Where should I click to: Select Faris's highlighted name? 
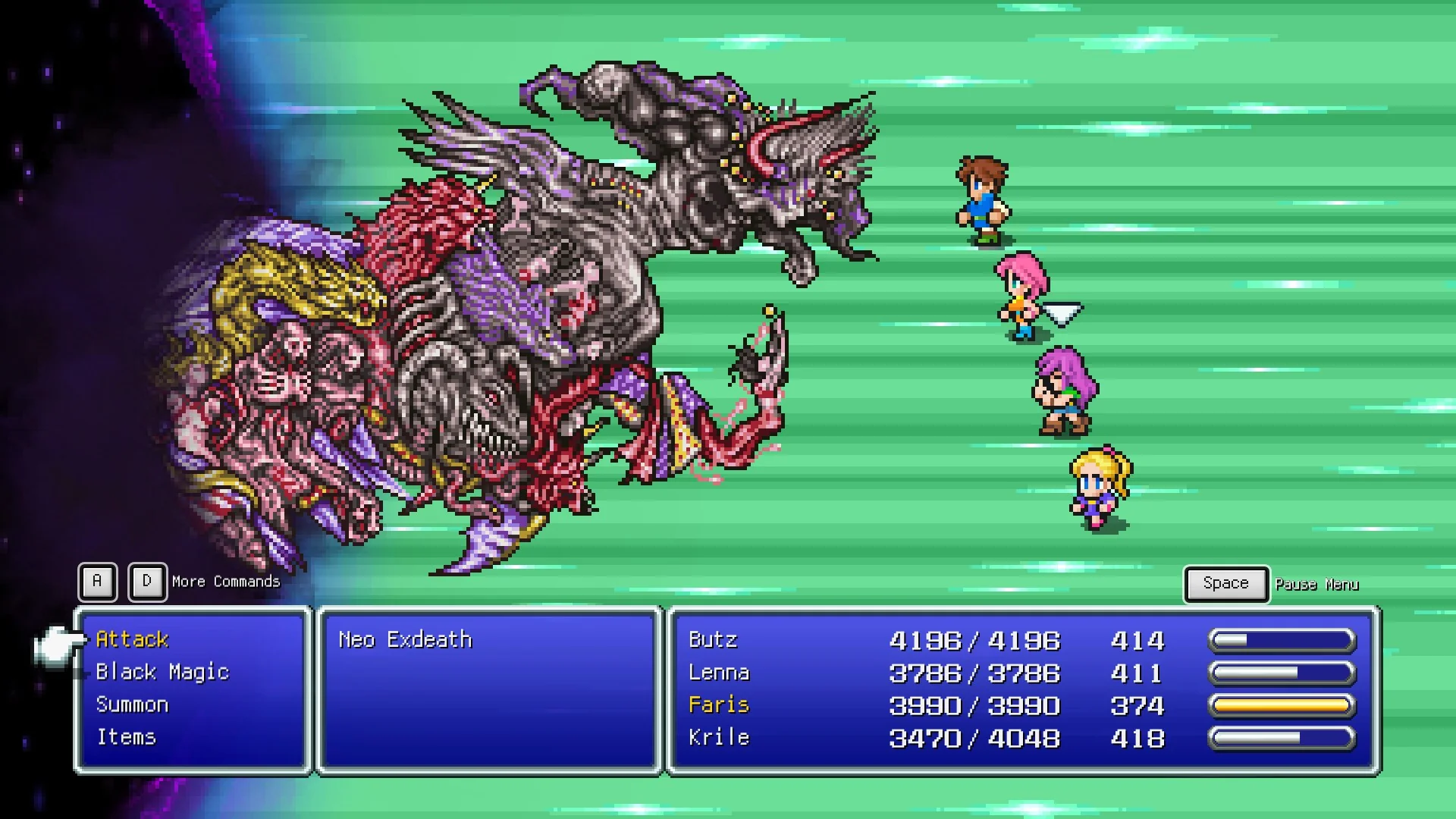(x=719, y=705)
